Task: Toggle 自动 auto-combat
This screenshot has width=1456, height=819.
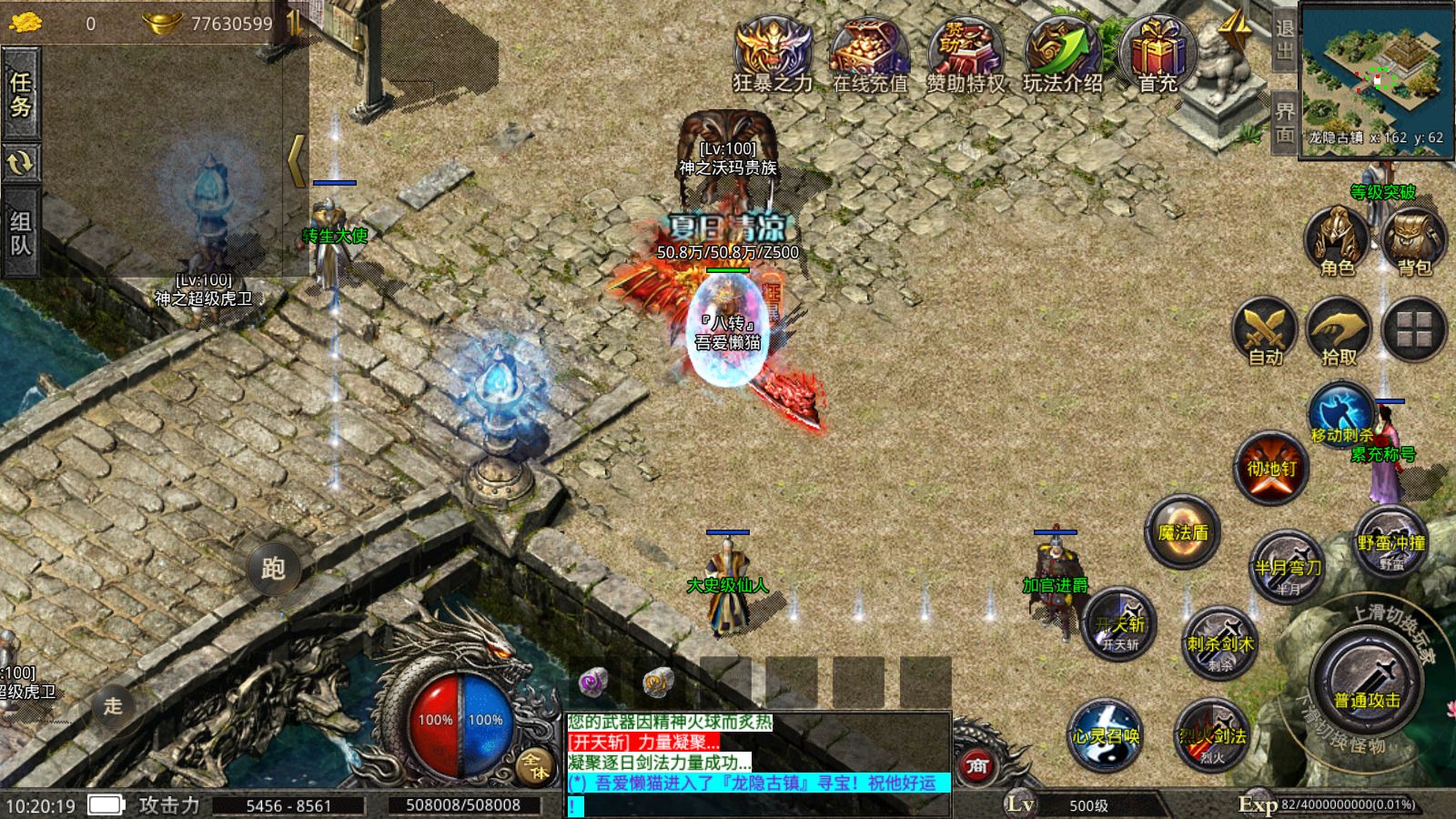Action: pyautogui.click(x=1266, y=331)
